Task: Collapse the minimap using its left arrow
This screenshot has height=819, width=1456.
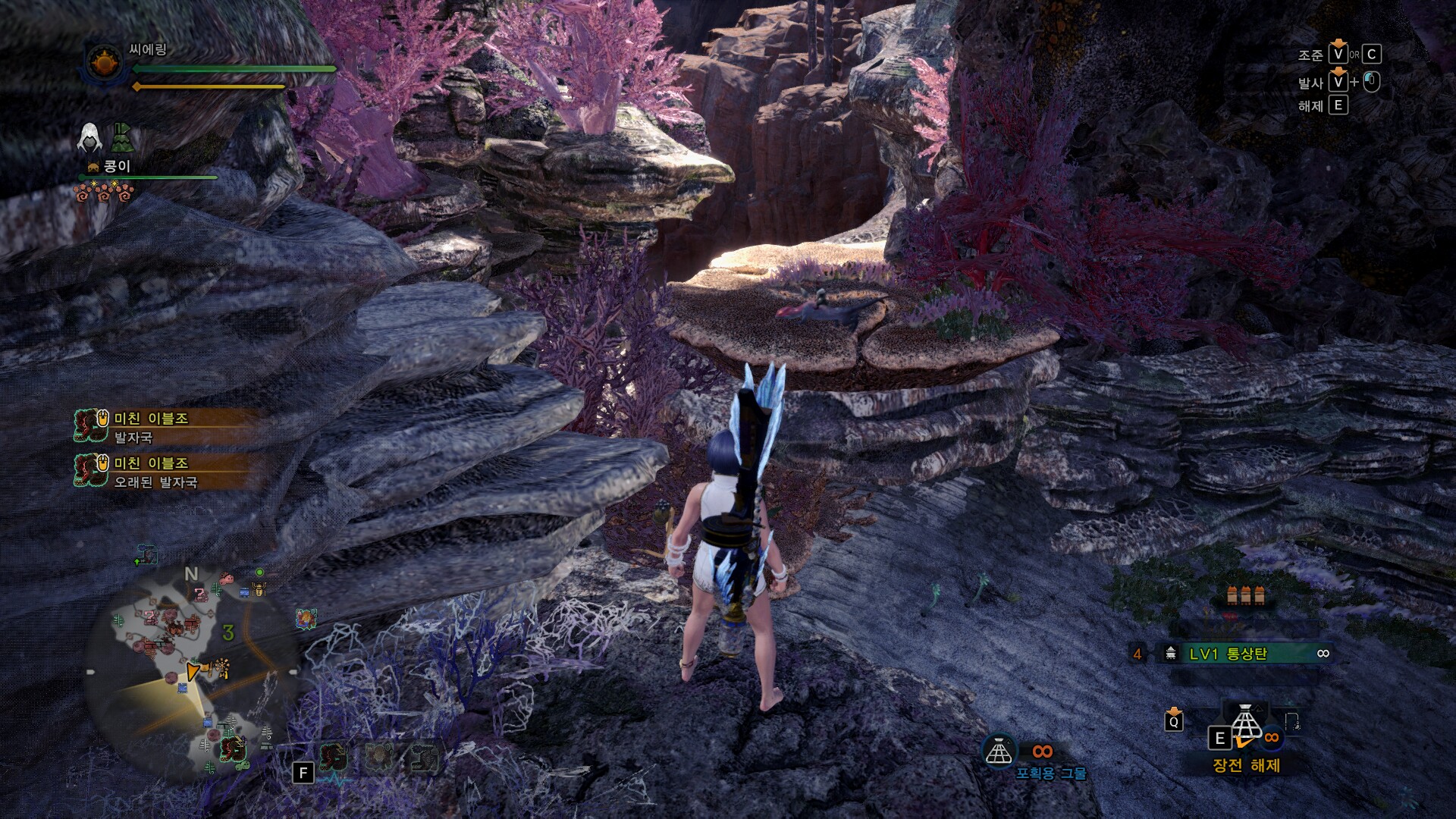Action: pos(91,670)
